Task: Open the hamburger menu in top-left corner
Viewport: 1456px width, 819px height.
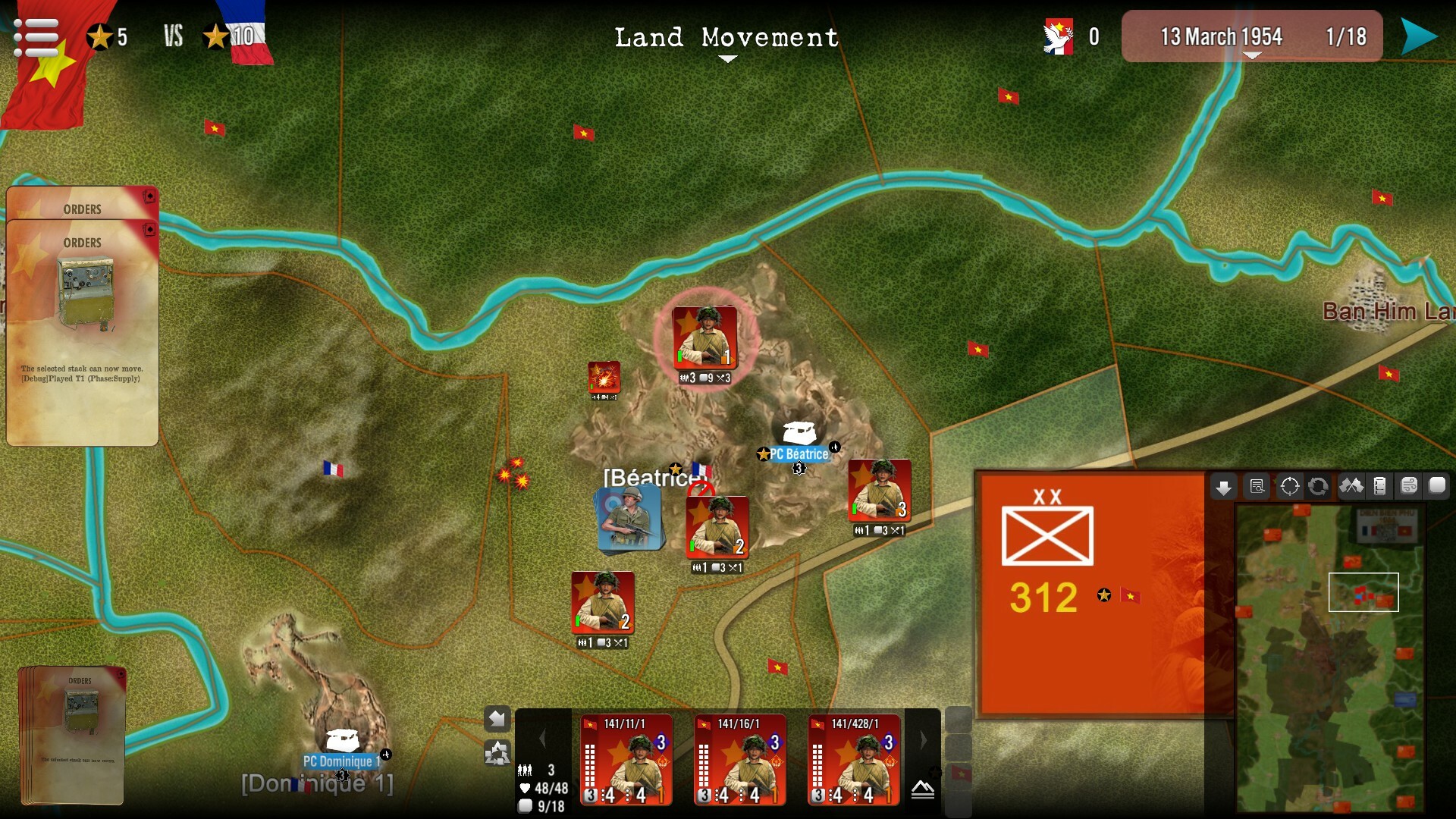Action: pyautogui.click(x=36, y=36)
